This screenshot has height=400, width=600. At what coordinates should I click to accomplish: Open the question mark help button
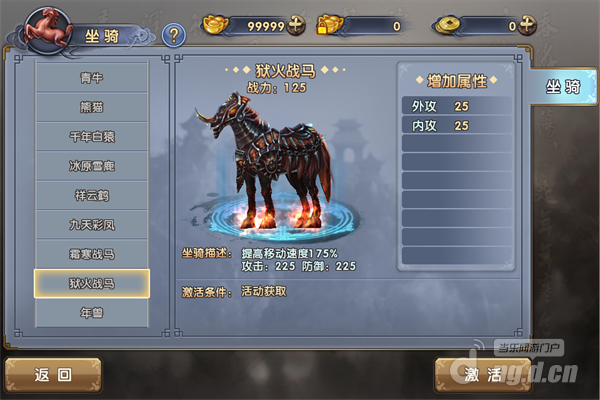[x=174, y=36]
